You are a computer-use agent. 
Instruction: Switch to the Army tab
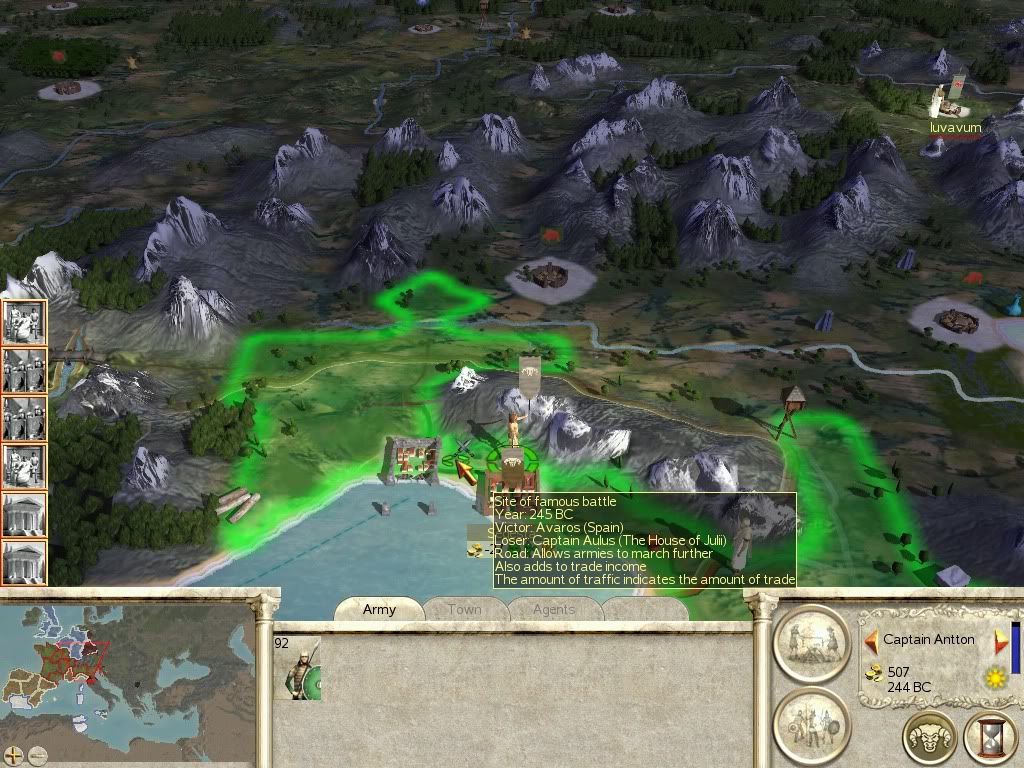pos(379,609)
